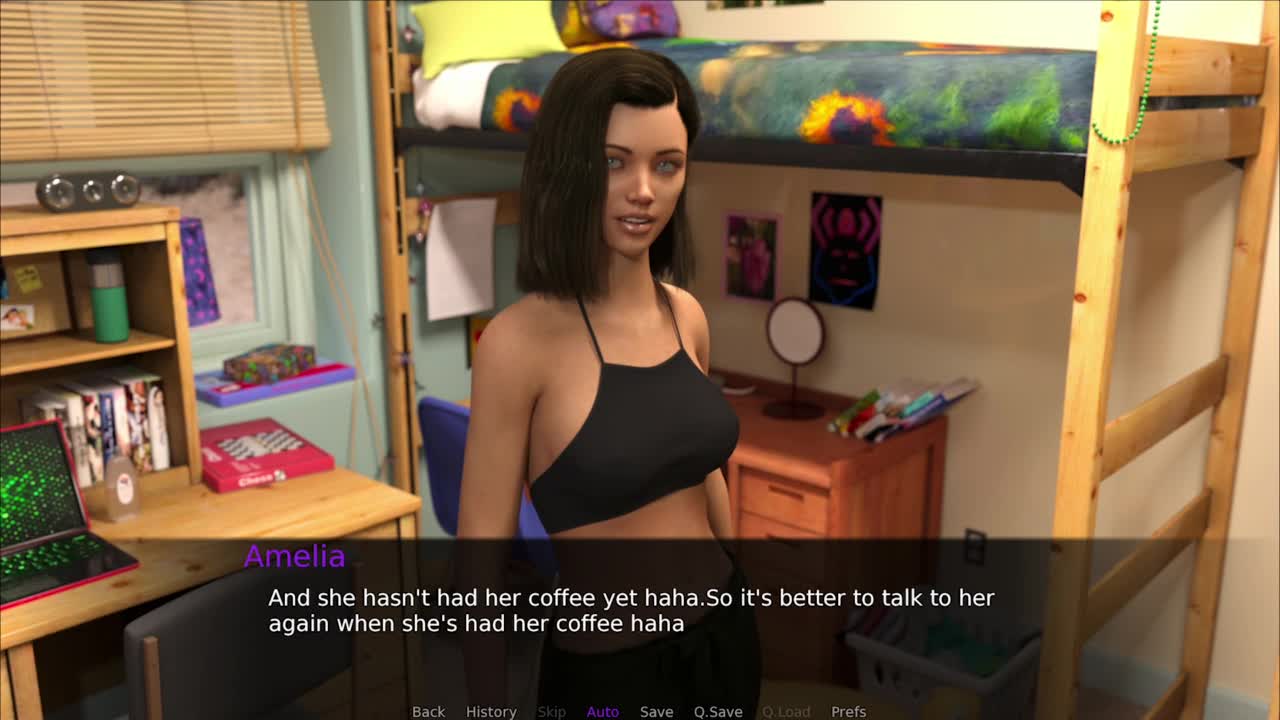Go back to the previous dialogue line

coord(428,711)
